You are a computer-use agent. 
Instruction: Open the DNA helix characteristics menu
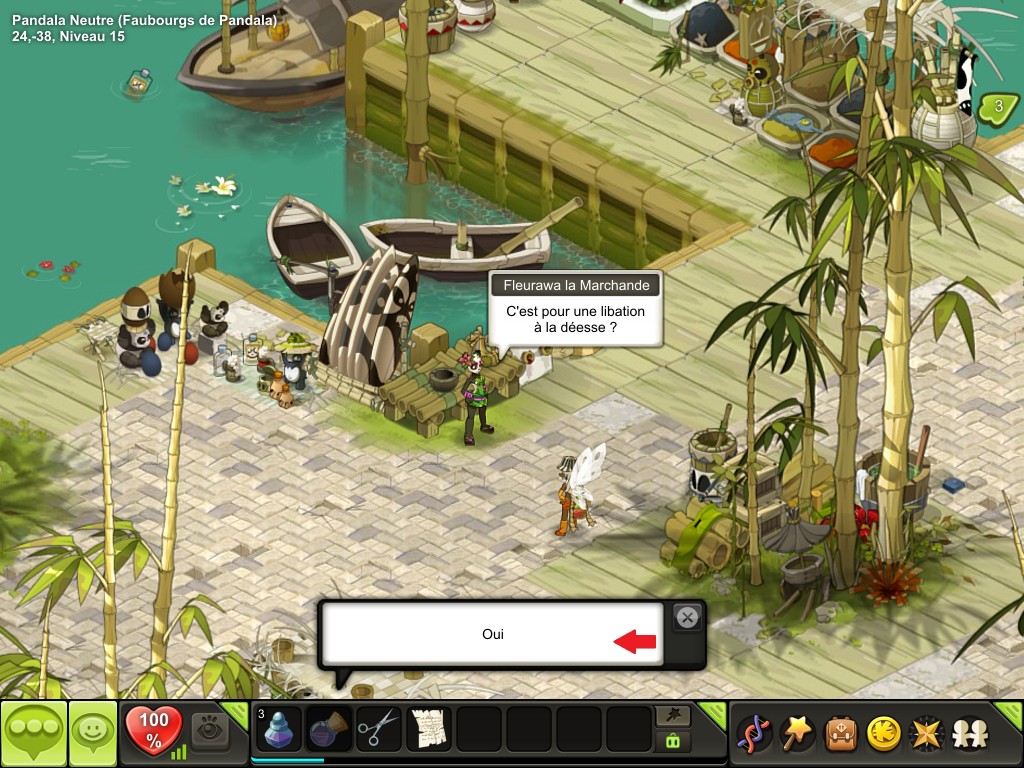click(x=751, y=734)
